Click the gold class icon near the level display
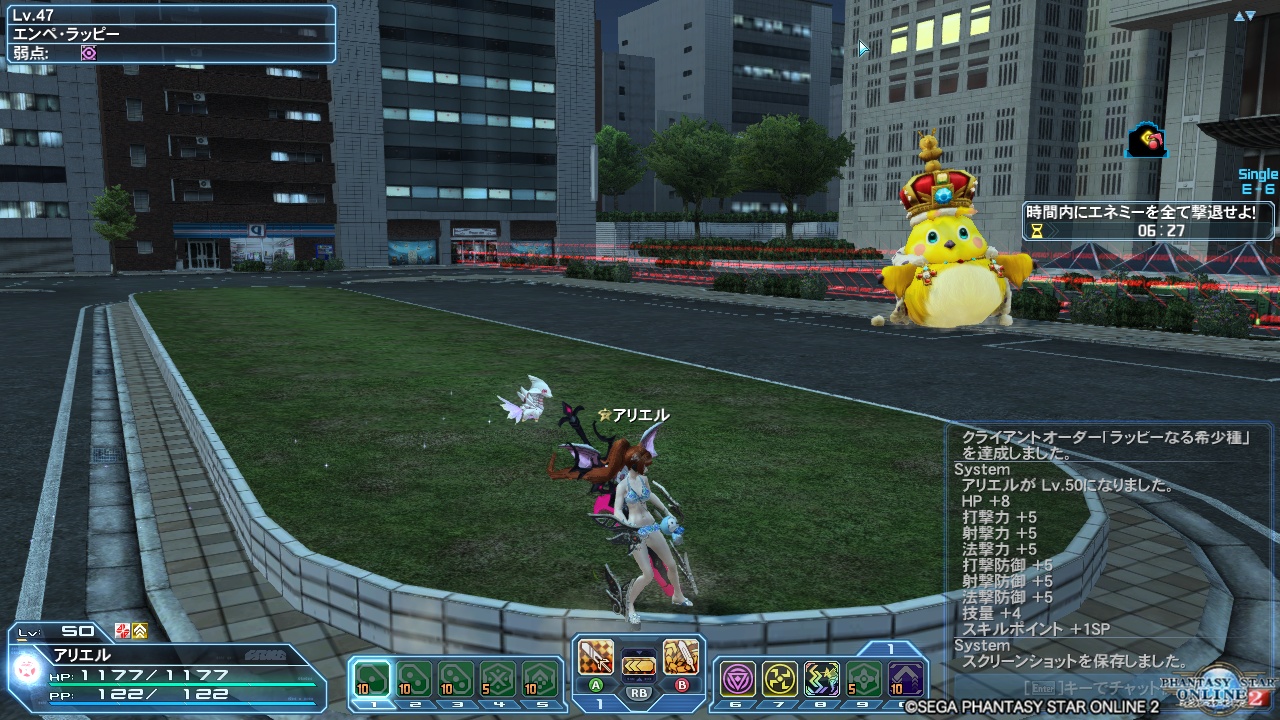The image size is (1280, 720). [140, 632]
